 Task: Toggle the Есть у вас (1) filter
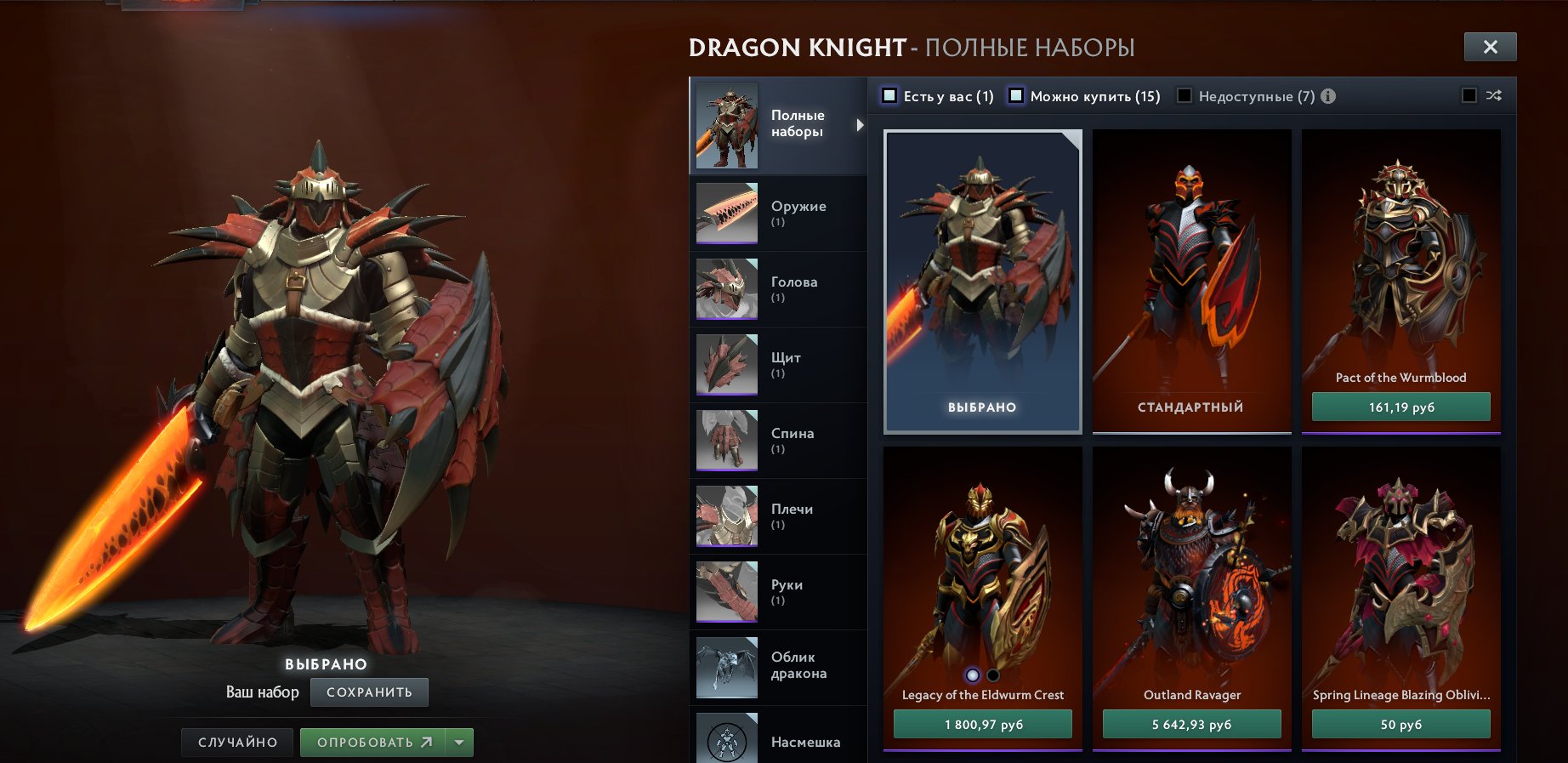click(x=889, y=96)
